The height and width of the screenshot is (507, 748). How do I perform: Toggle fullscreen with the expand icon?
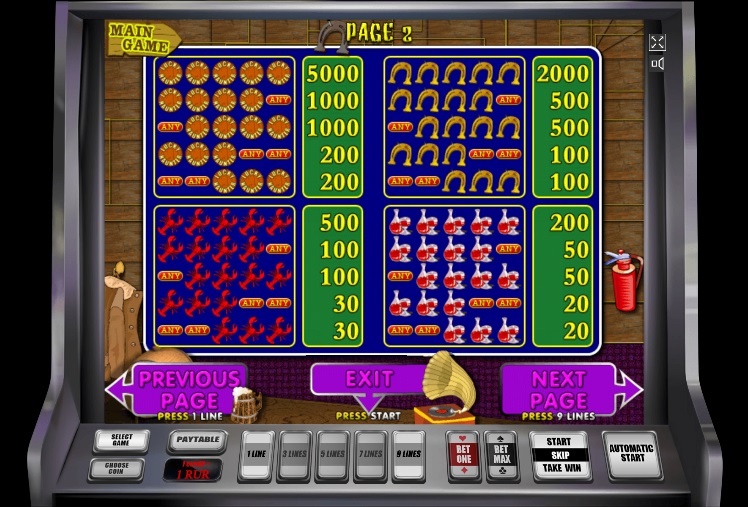point(657,42)
